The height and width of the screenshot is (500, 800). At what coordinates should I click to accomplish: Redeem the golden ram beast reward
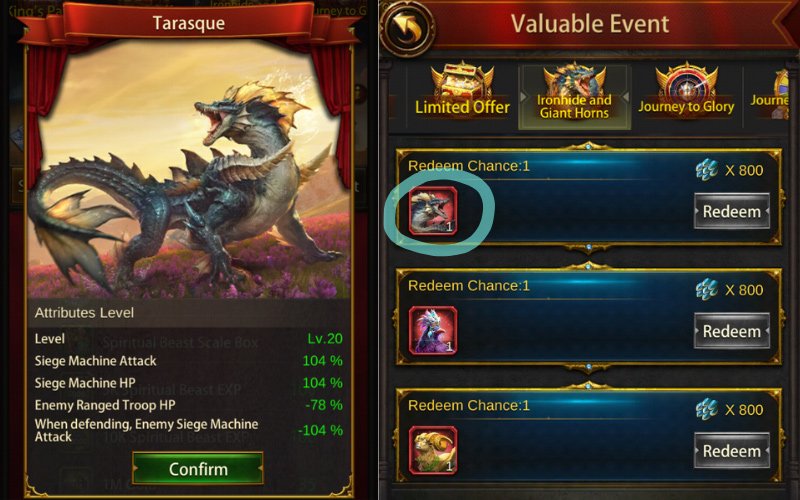(731, 451)
